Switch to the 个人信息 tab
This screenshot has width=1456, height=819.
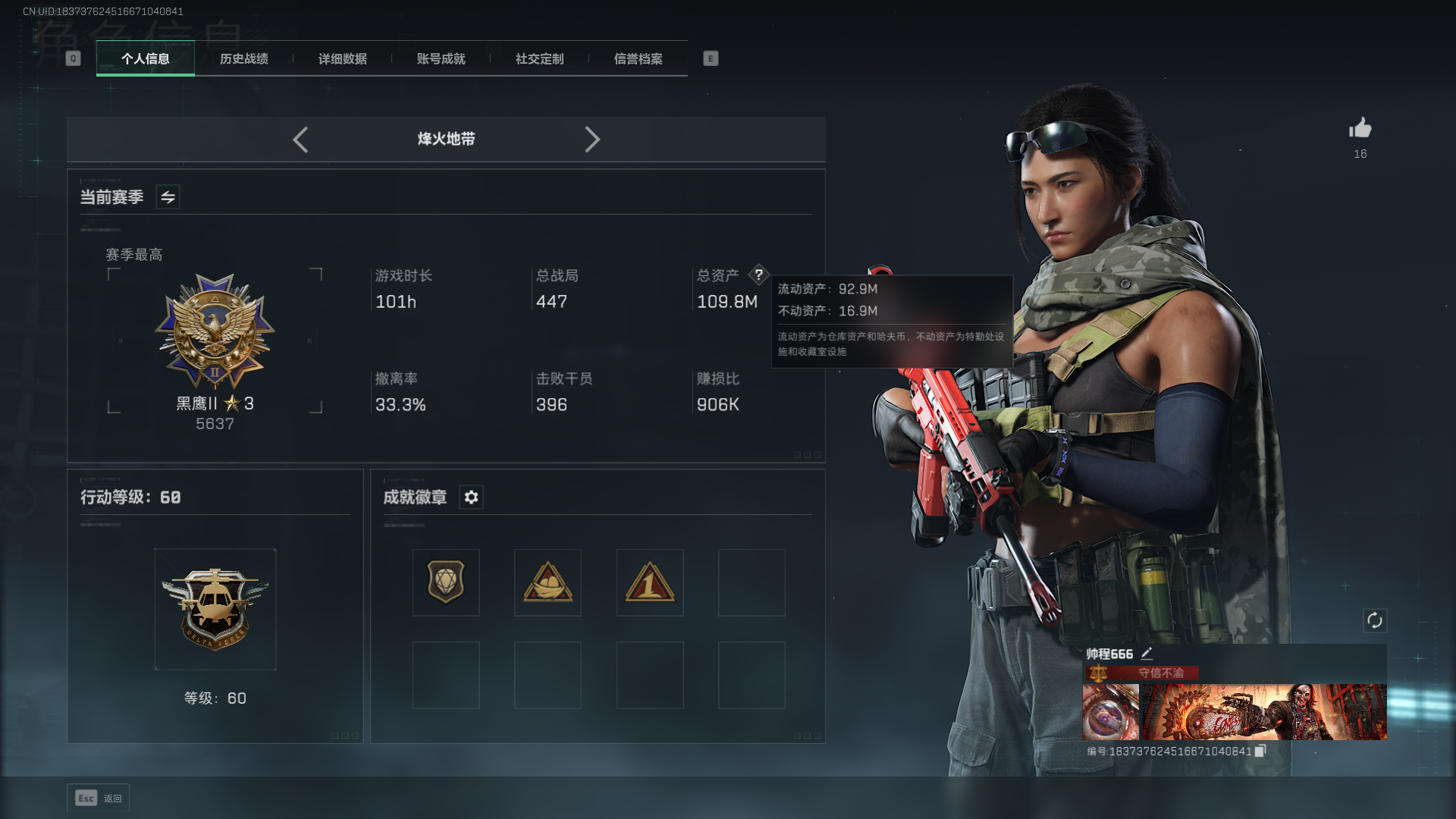[x=146, y=59]
